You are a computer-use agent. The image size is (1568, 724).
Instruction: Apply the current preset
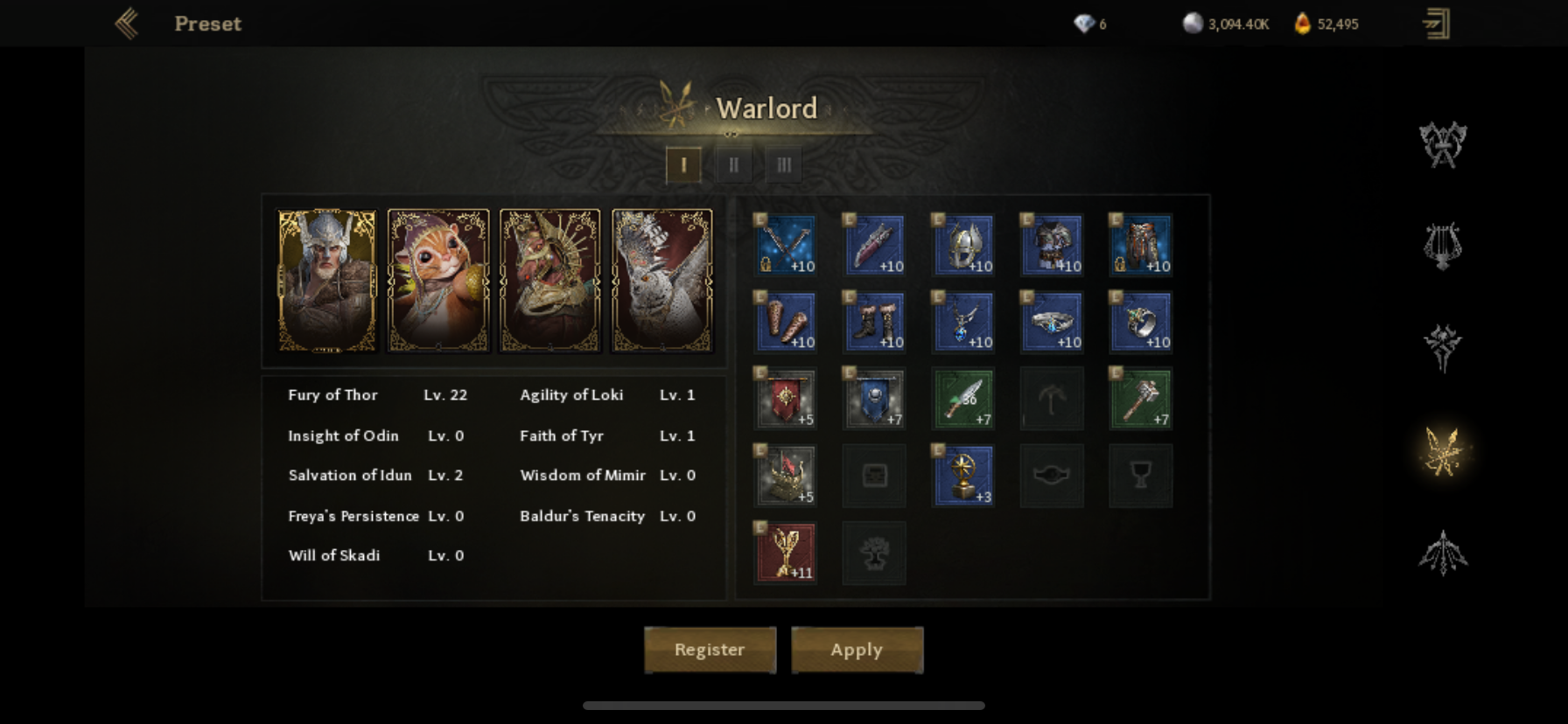[857, 650]
